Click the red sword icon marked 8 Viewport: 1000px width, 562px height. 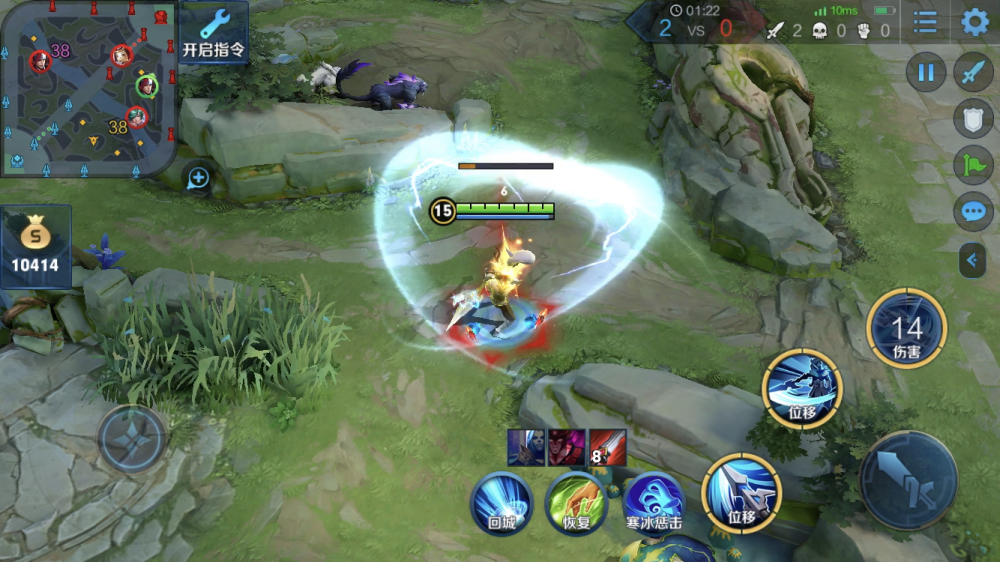pos(607,446)
